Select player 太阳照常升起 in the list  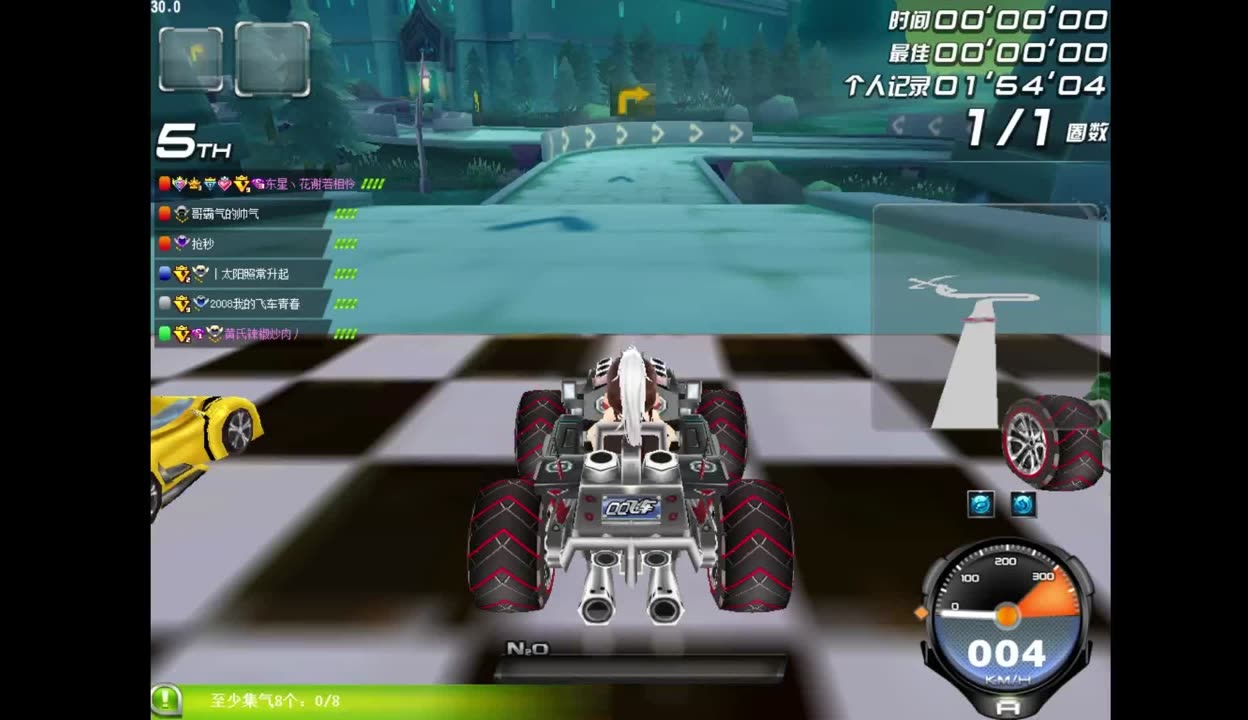pos(250,274)
